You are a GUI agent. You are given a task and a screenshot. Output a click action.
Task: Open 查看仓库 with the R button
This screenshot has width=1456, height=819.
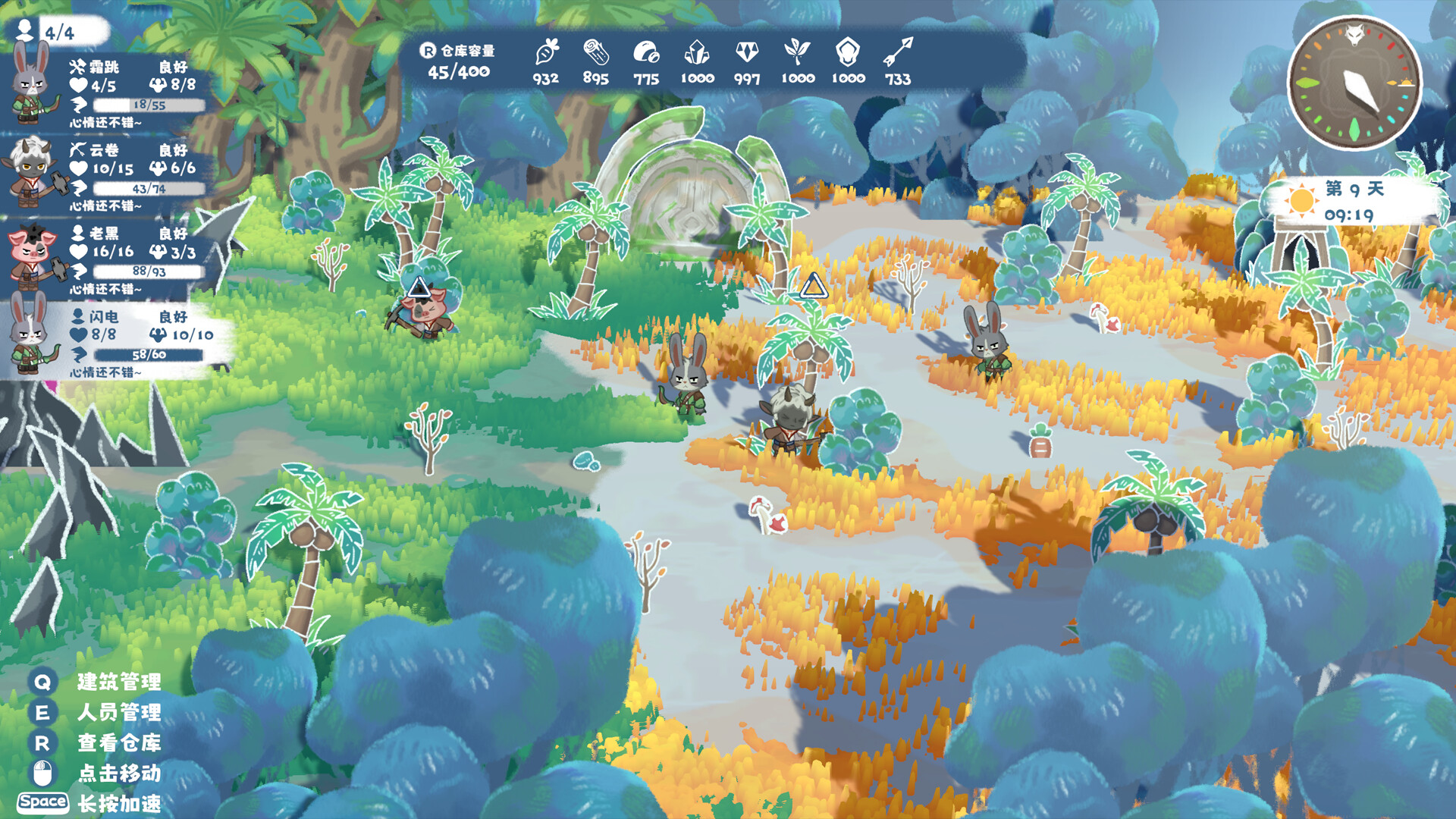coord(42,745)
